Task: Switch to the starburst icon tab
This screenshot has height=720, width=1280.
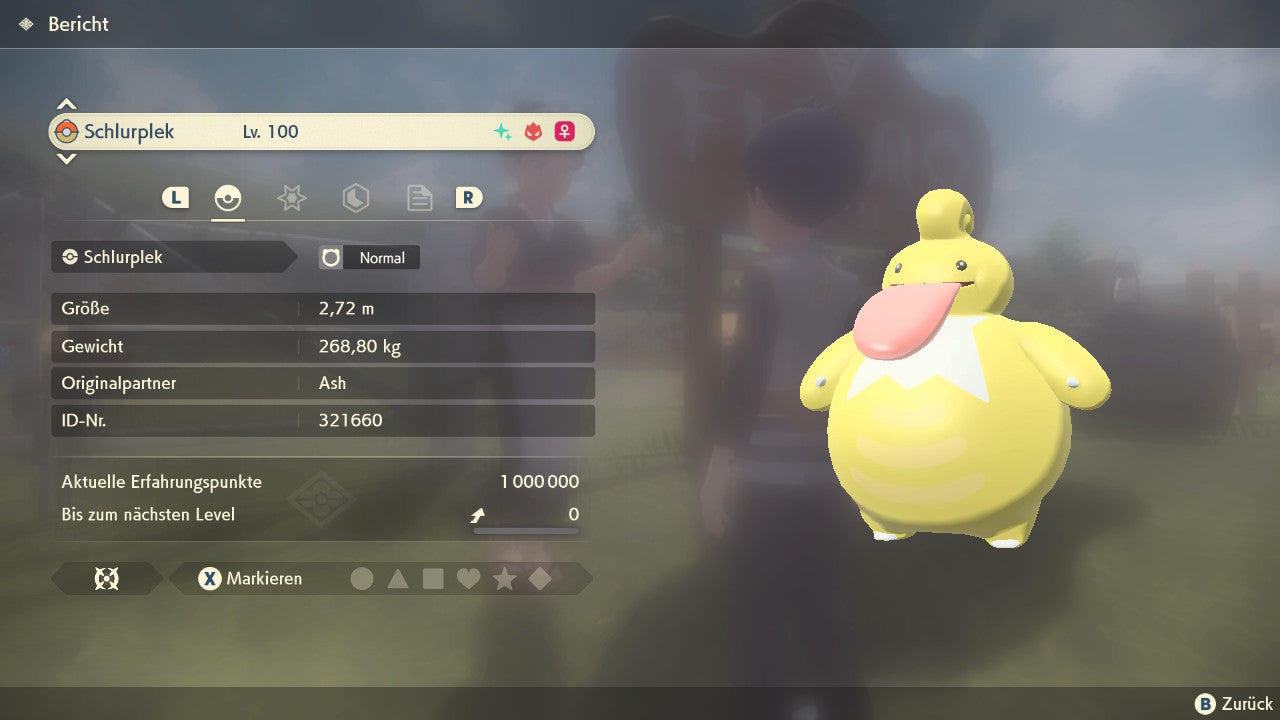Action: (291, 198)
